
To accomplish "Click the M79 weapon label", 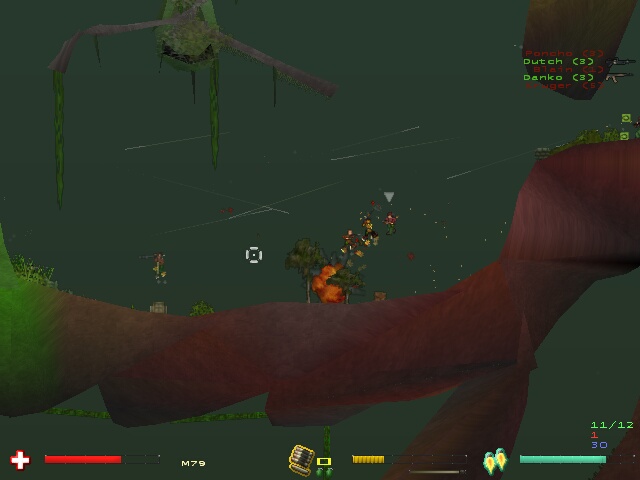I will [192, 463].
